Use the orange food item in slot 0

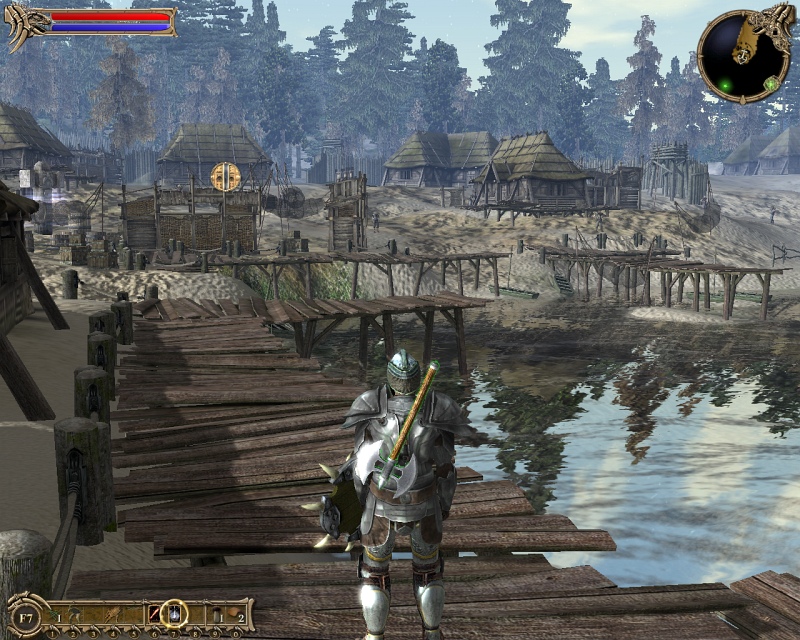point(234,610)
